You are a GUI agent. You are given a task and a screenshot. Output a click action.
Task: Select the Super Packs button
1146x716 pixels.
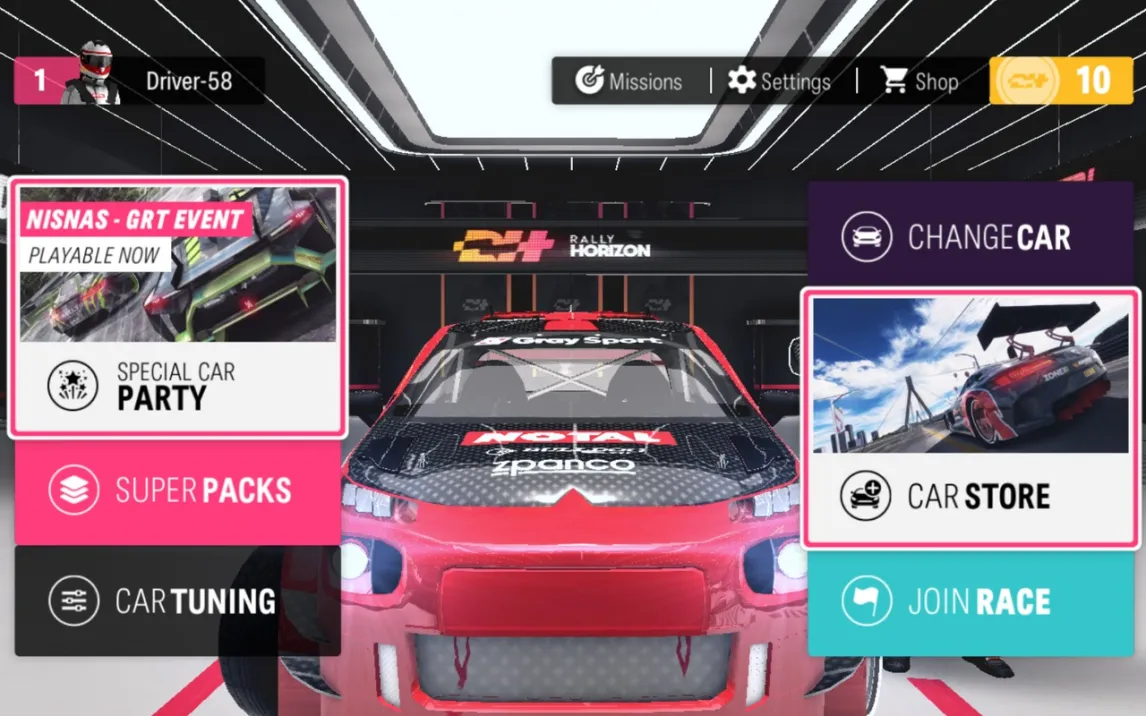178,490
